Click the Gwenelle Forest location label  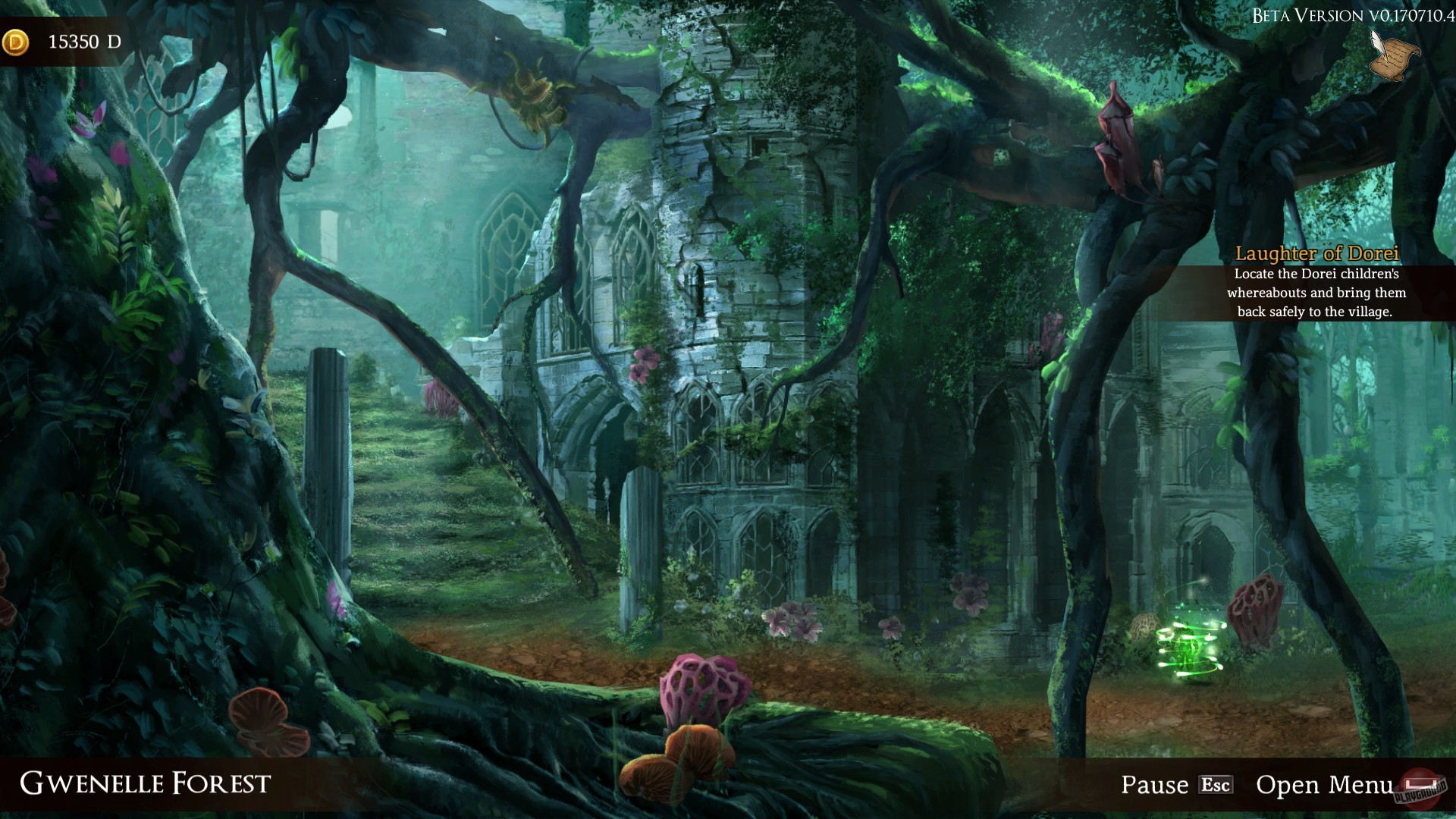pos(146,782)
